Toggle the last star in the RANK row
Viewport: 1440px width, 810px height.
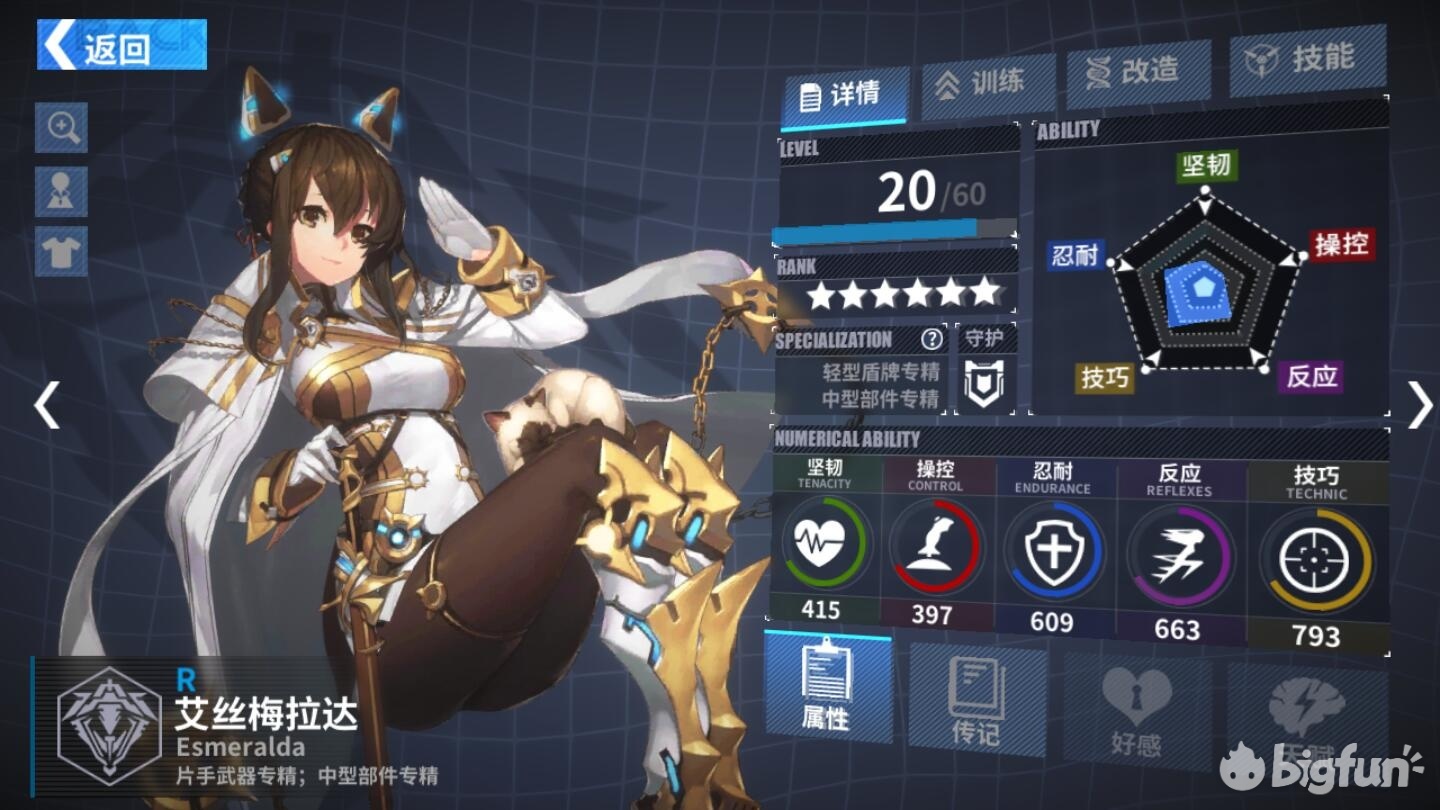coord(984,293)
